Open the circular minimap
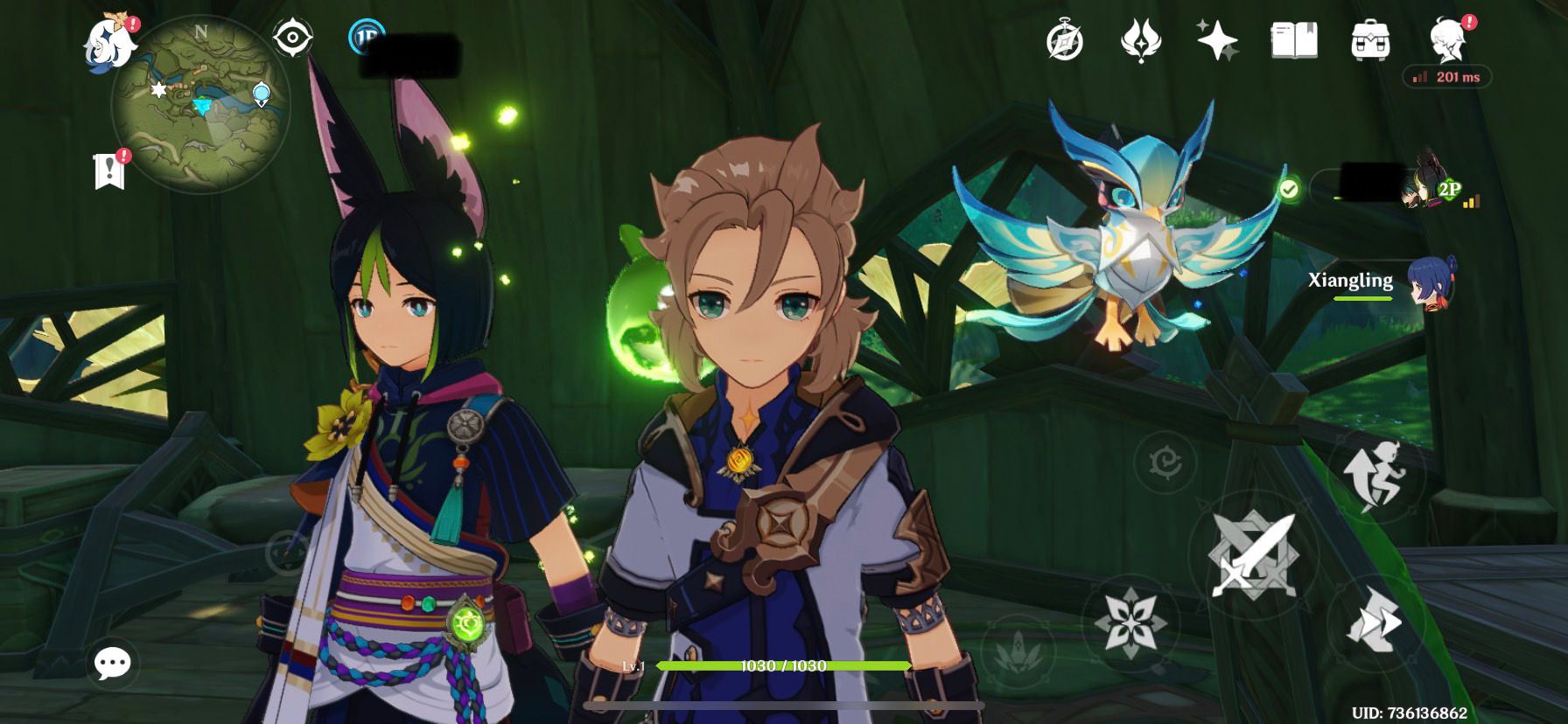This screenshot has width=1568, height=724. coord(201,107)
